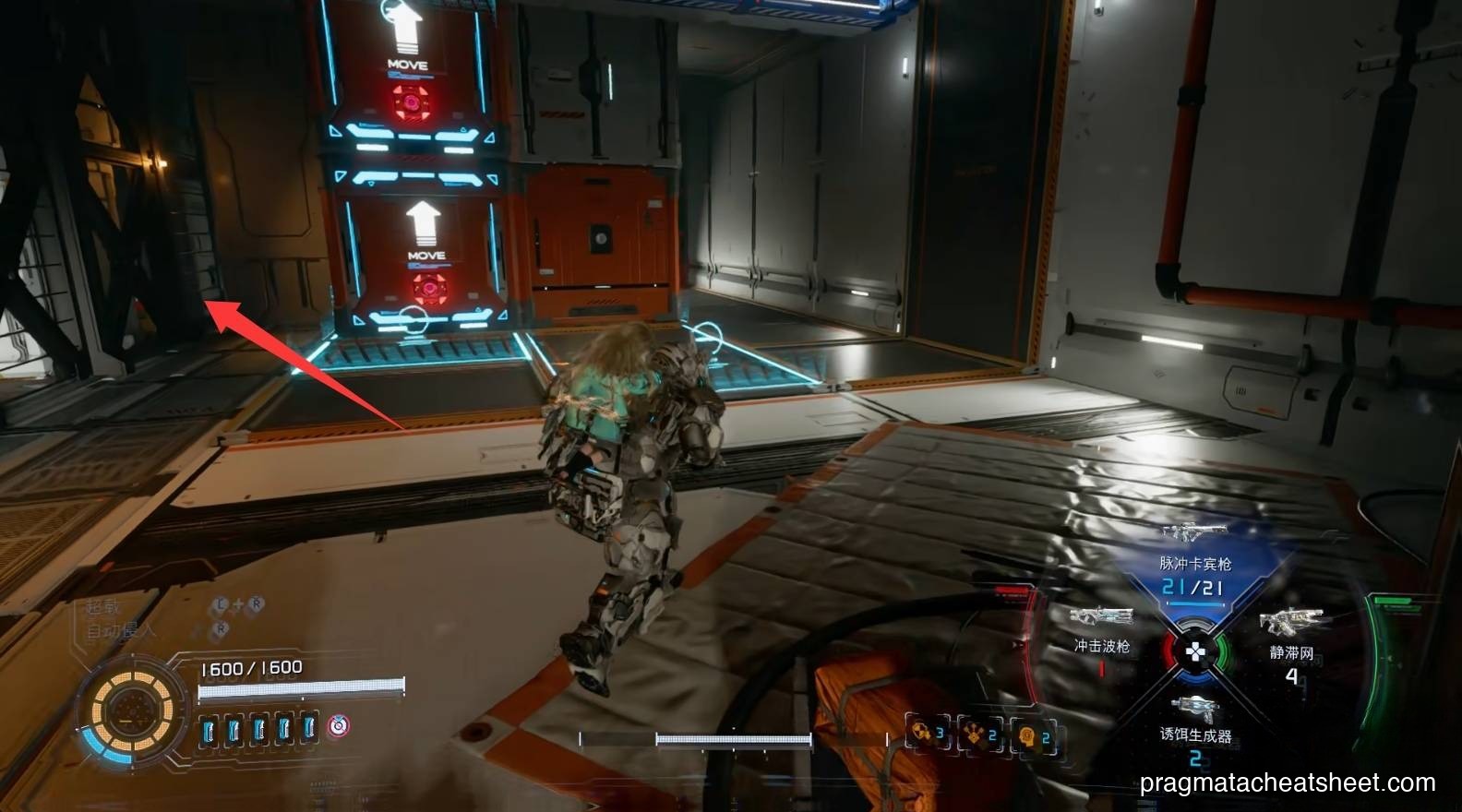Select the 脉冲卡宾枪 pulse carbine weapon

pos(1194,532)
